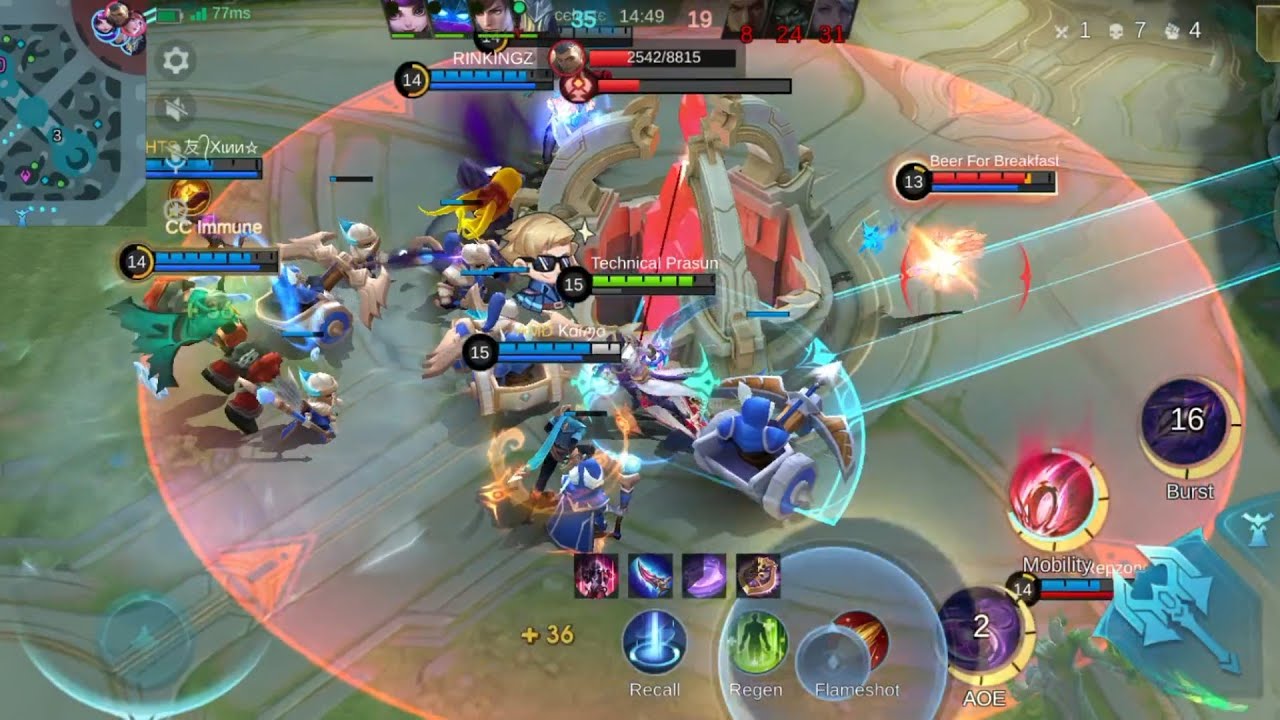Activate the AOE skill
The image size is (1280, 720).
pyautogui.click(x=981, y=630)
